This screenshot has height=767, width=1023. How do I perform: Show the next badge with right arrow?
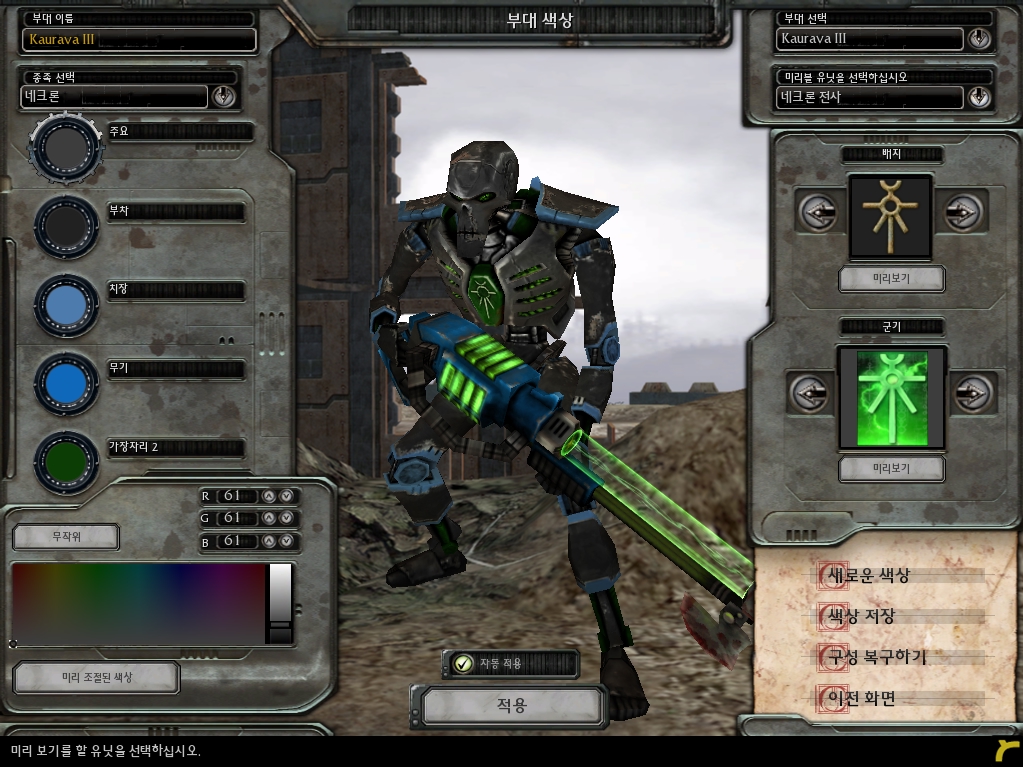click(962, 212)
